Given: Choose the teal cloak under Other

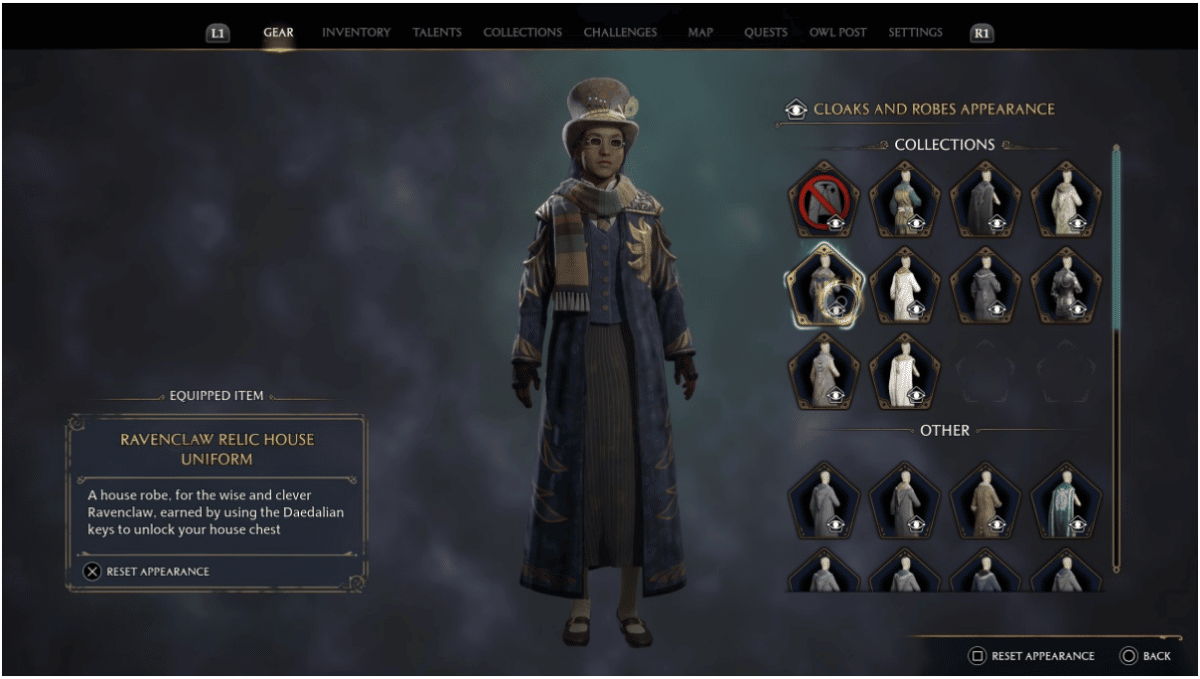Looking at the screenshot, I should point(1066,498).
